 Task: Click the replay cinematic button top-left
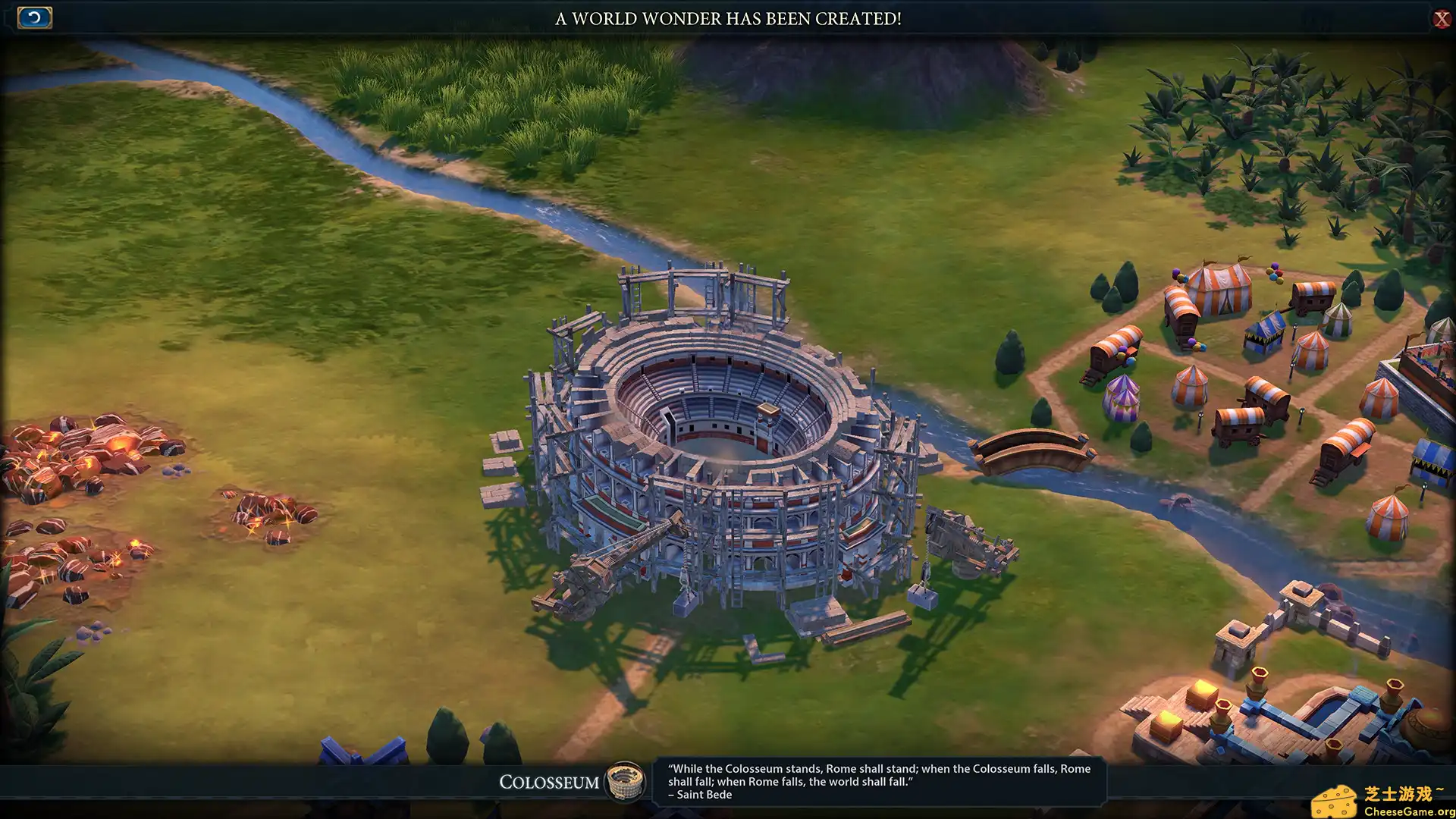click(x=34, y=17)
